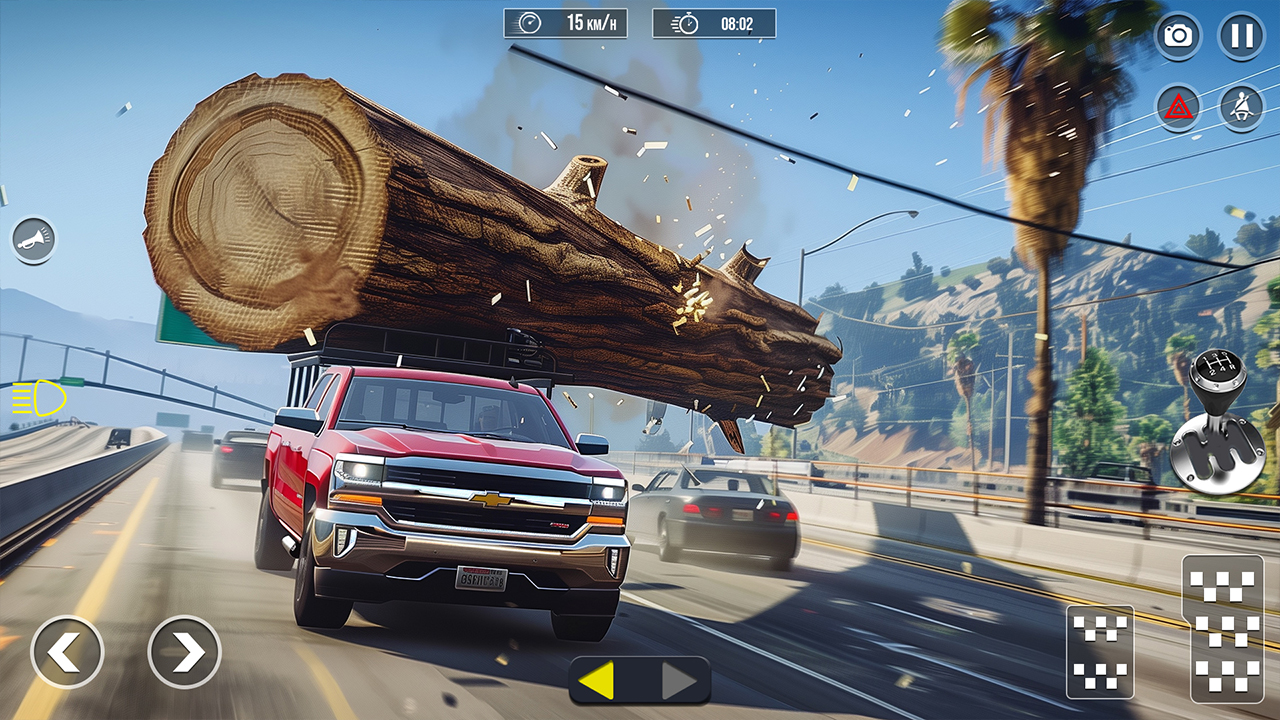The image size is (1280, 720).
Task: Toggle the yellow headlights icon
Action: (40, 398)
